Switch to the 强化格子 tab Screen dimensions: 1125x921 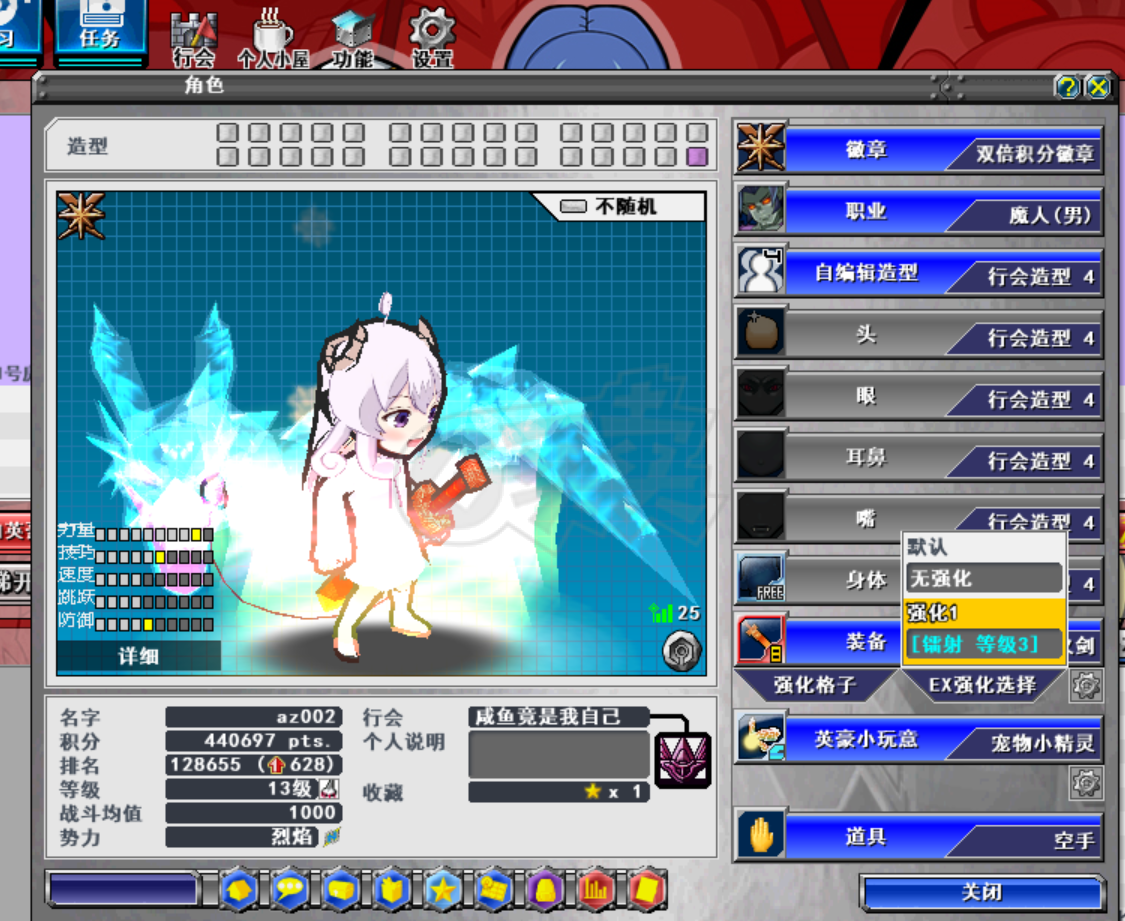[x=817, y=686]
